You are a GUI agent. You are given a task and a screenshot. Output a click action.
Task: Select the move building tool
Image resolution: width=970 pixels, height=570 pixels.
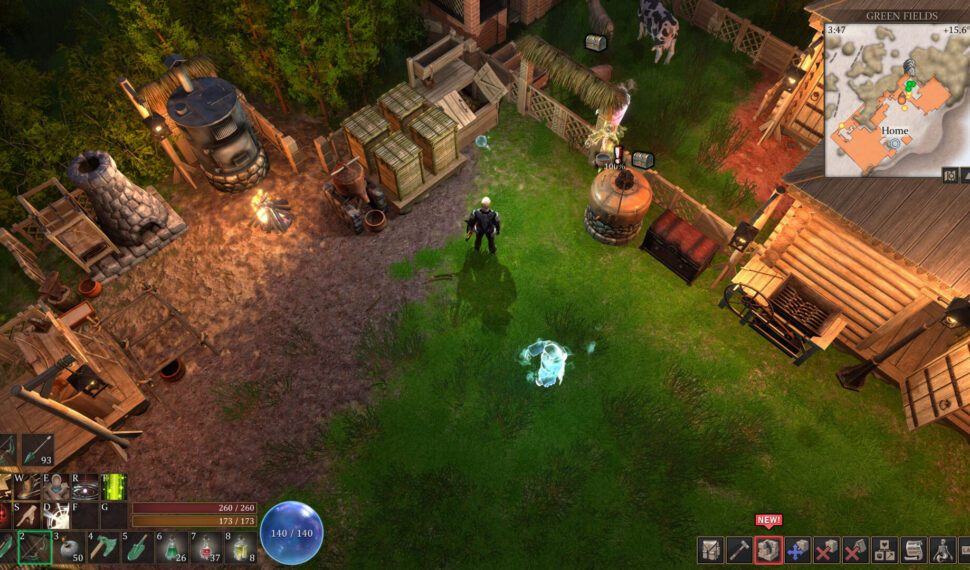(x=797, y=549)
